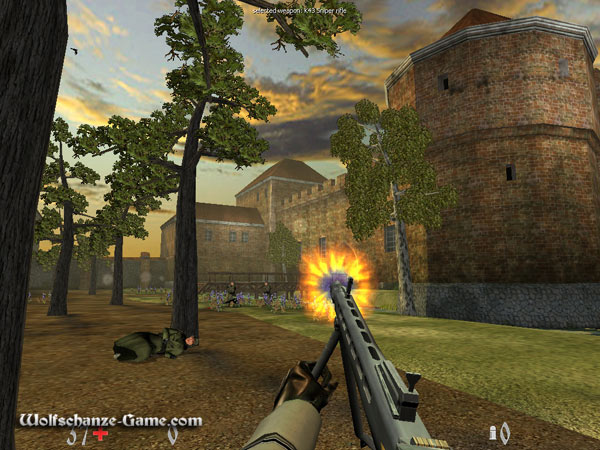The image size is (600, 450).
Task: Click the ammo bullet icon
Action: (x=493, y=433)
